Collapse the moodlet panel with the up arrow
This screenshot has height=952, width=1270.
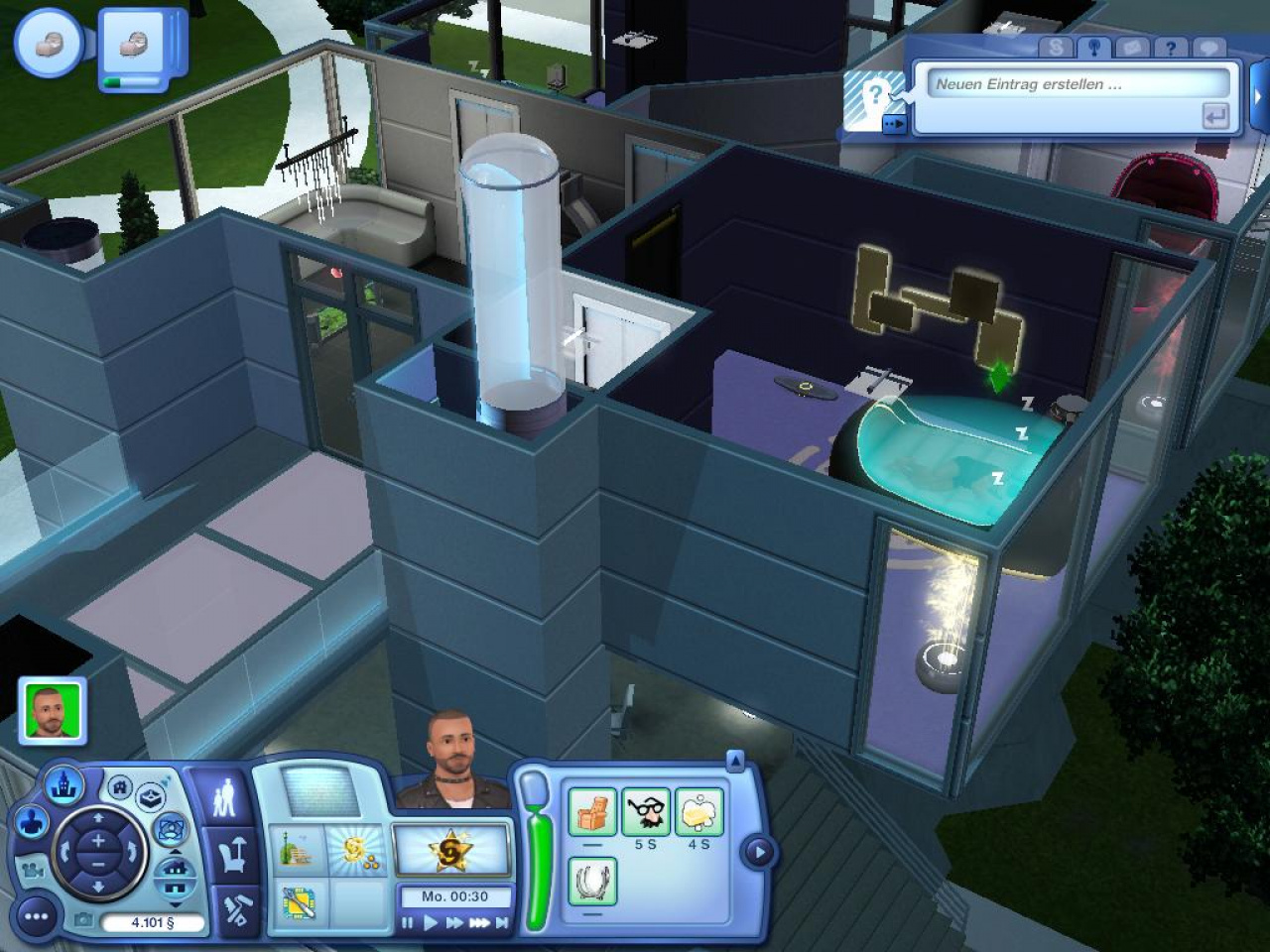[735, 762]
